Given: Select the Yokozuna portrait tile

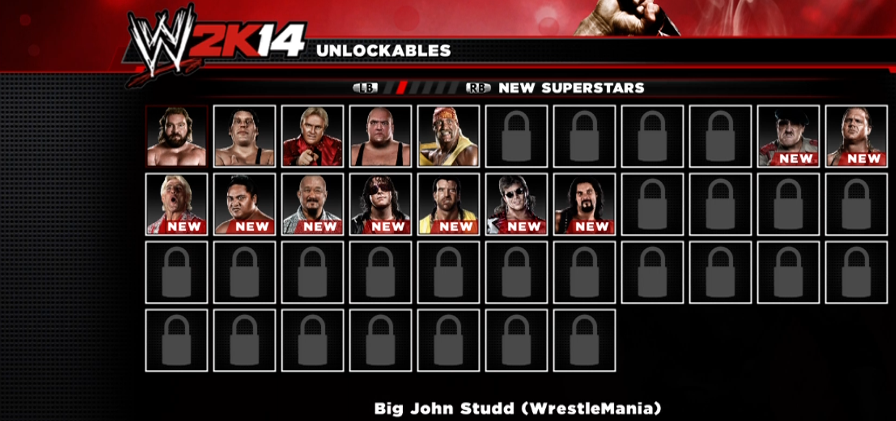Looking at the screenshot, I should click(245, 204).
